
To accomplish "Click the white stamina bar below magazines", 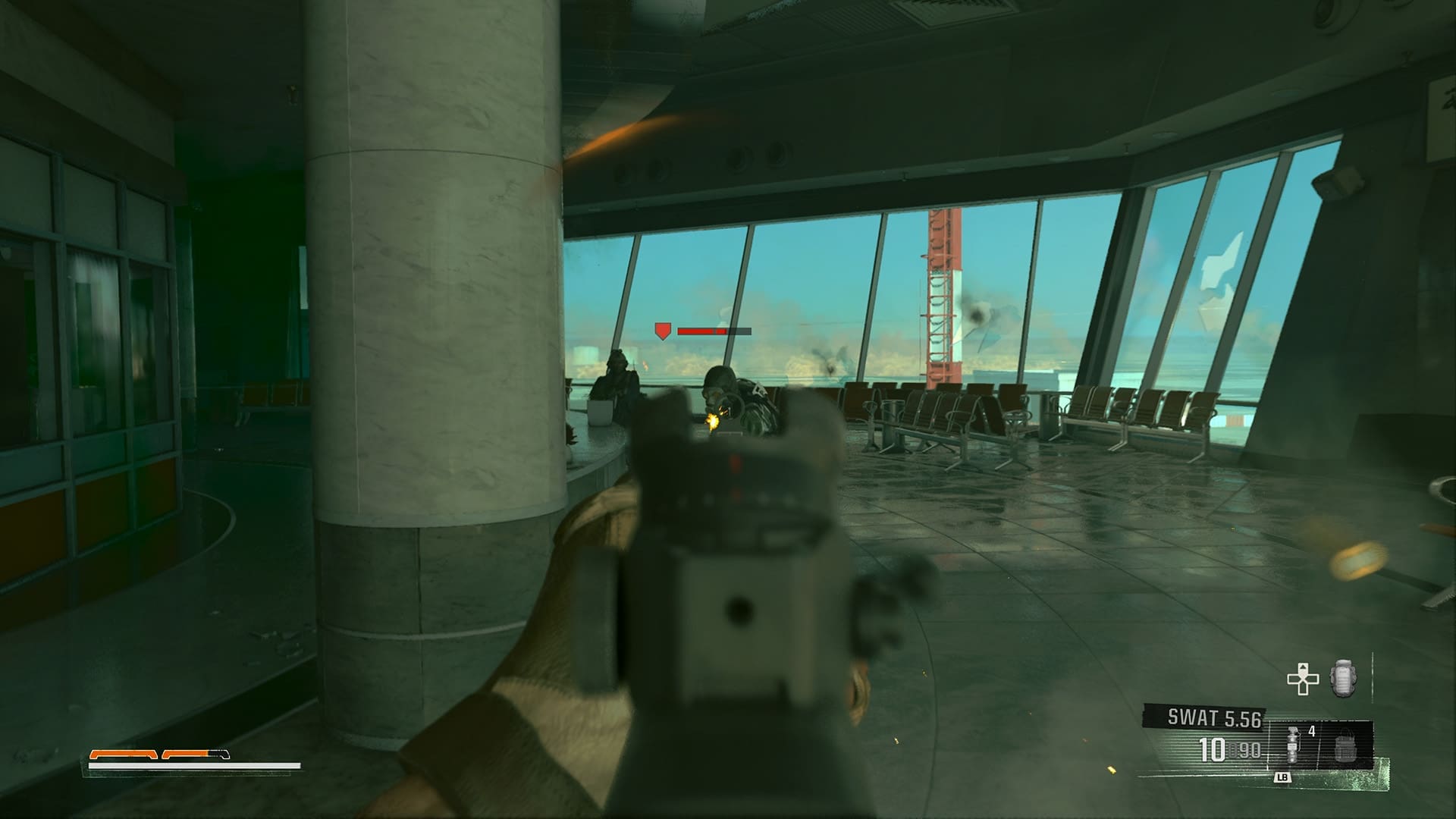I will (194, 765).
